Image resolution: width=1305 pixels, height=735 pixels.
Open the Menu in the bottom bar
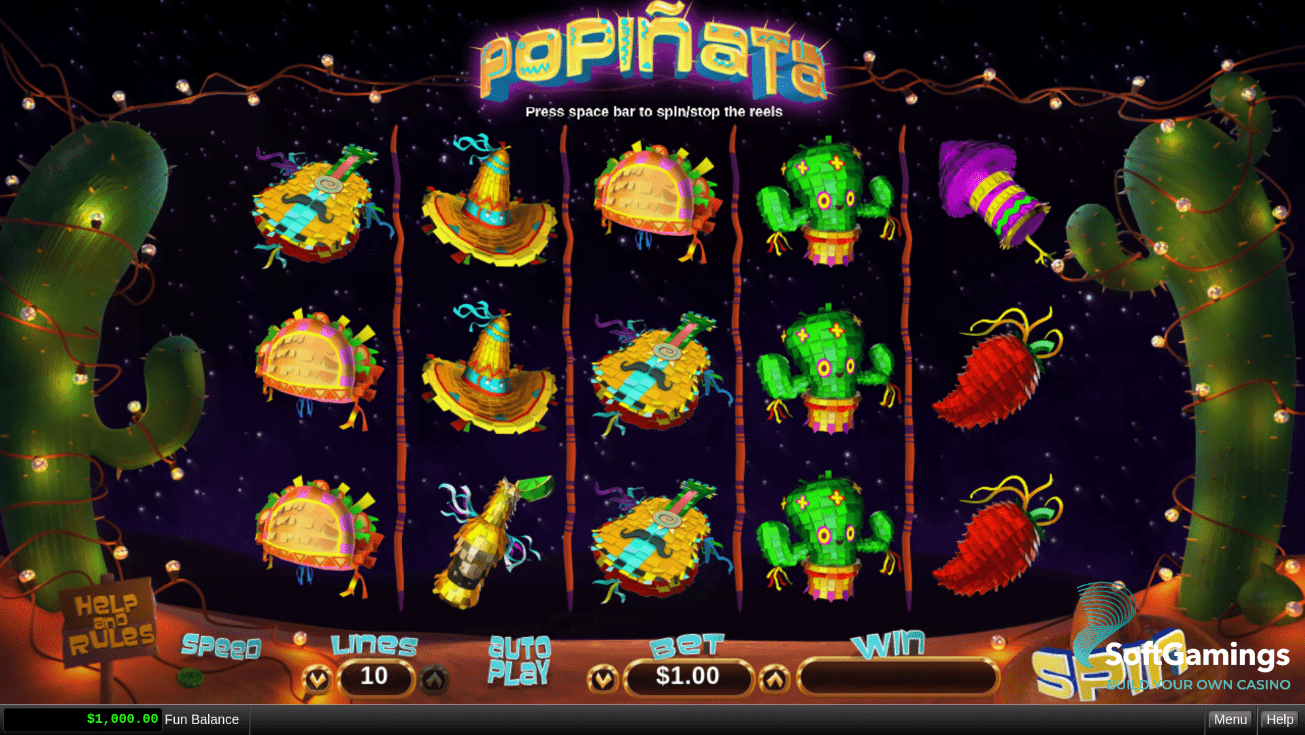pyautogui.click(x=1229, y=719)
